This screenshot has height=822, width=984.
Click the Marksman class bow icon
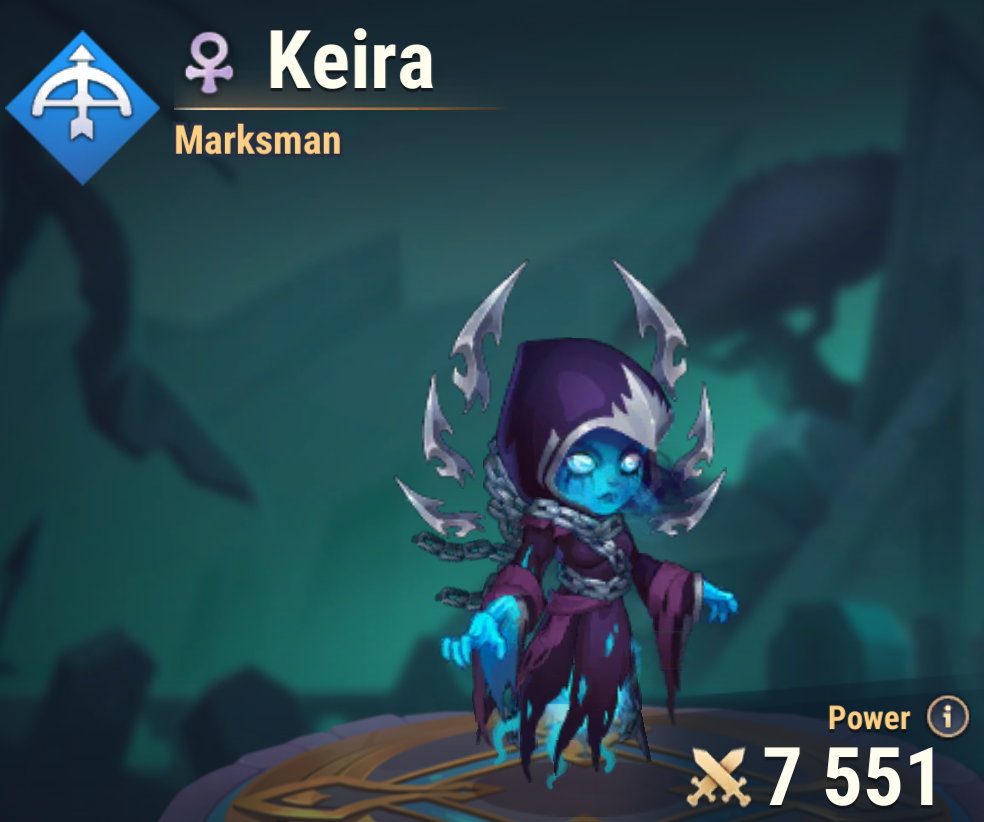pyautogui.click(x=82, y=107)
